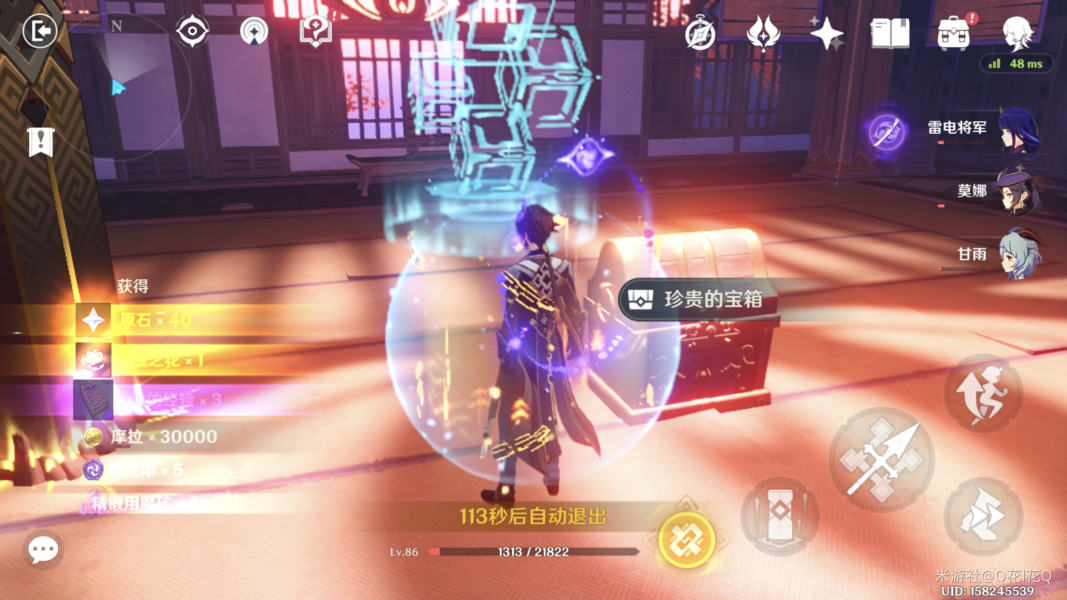The width and height of the screenshot is (1067, 600).
Task: Exit the domain via the door icon
Action: point(39,31)
